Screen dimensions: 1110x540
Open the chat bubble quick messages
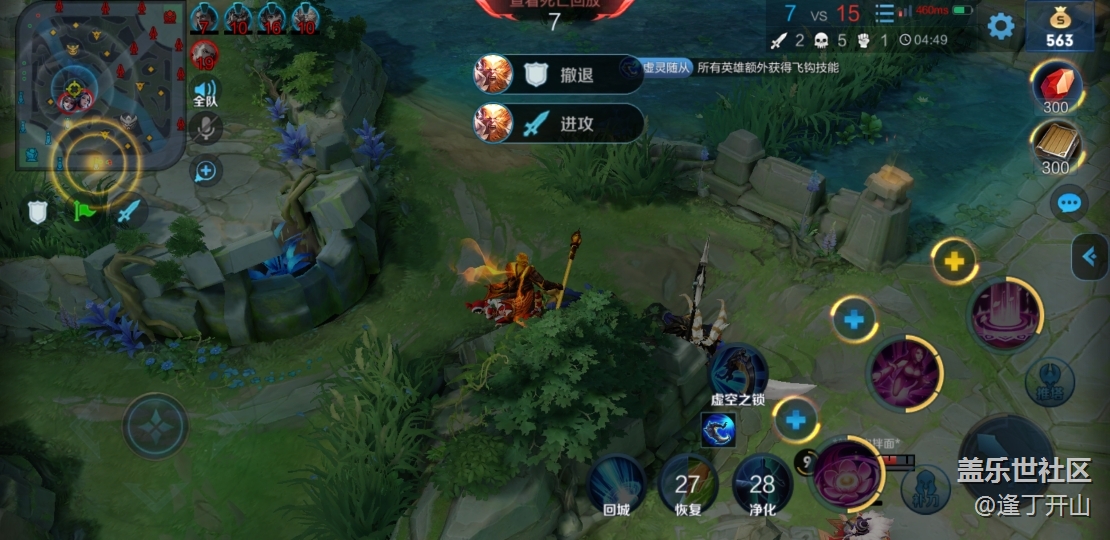pyautogui.click(x=1069, y=204)
